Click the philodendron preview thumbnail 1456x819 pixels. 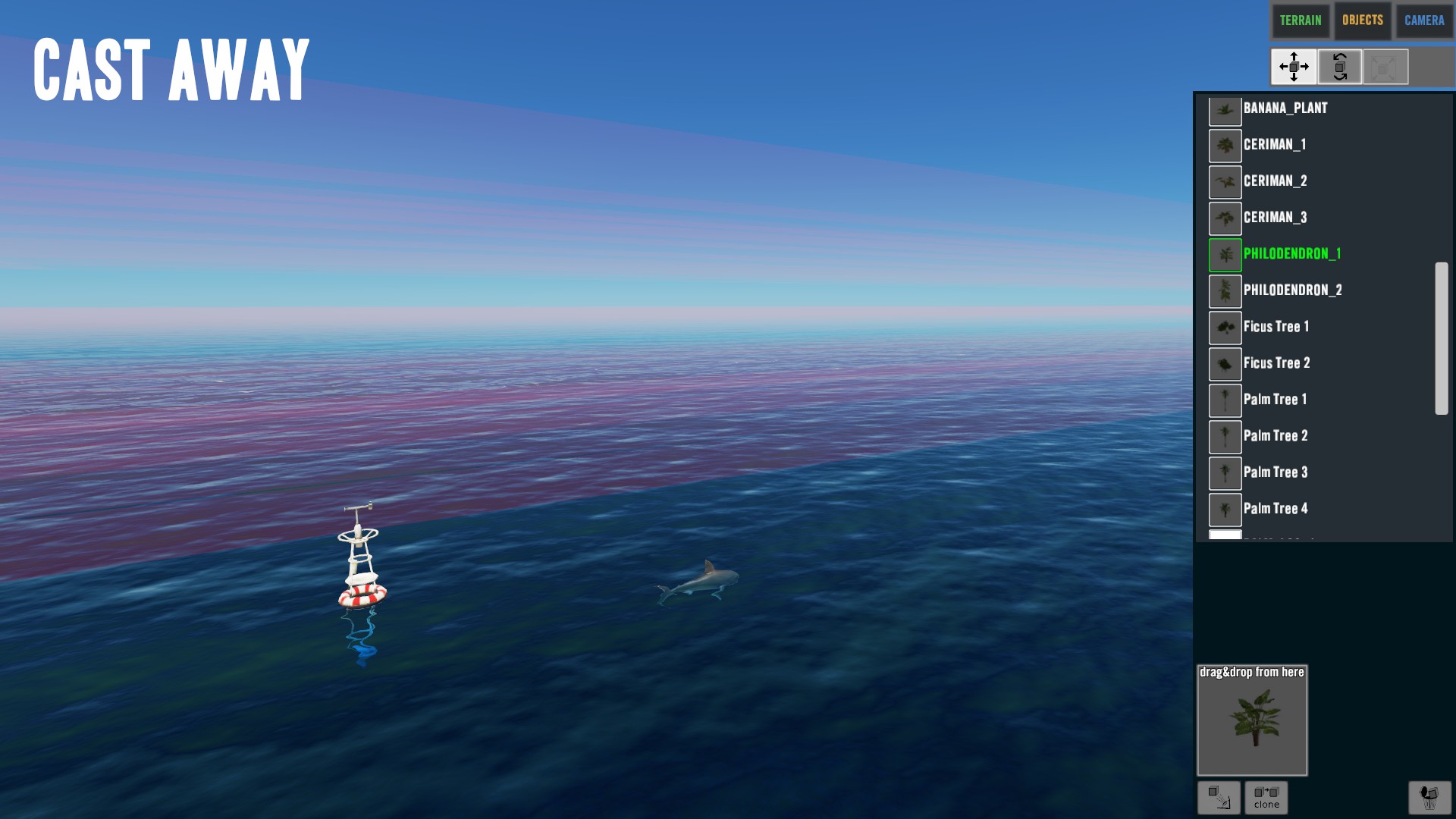point(1252,720)
